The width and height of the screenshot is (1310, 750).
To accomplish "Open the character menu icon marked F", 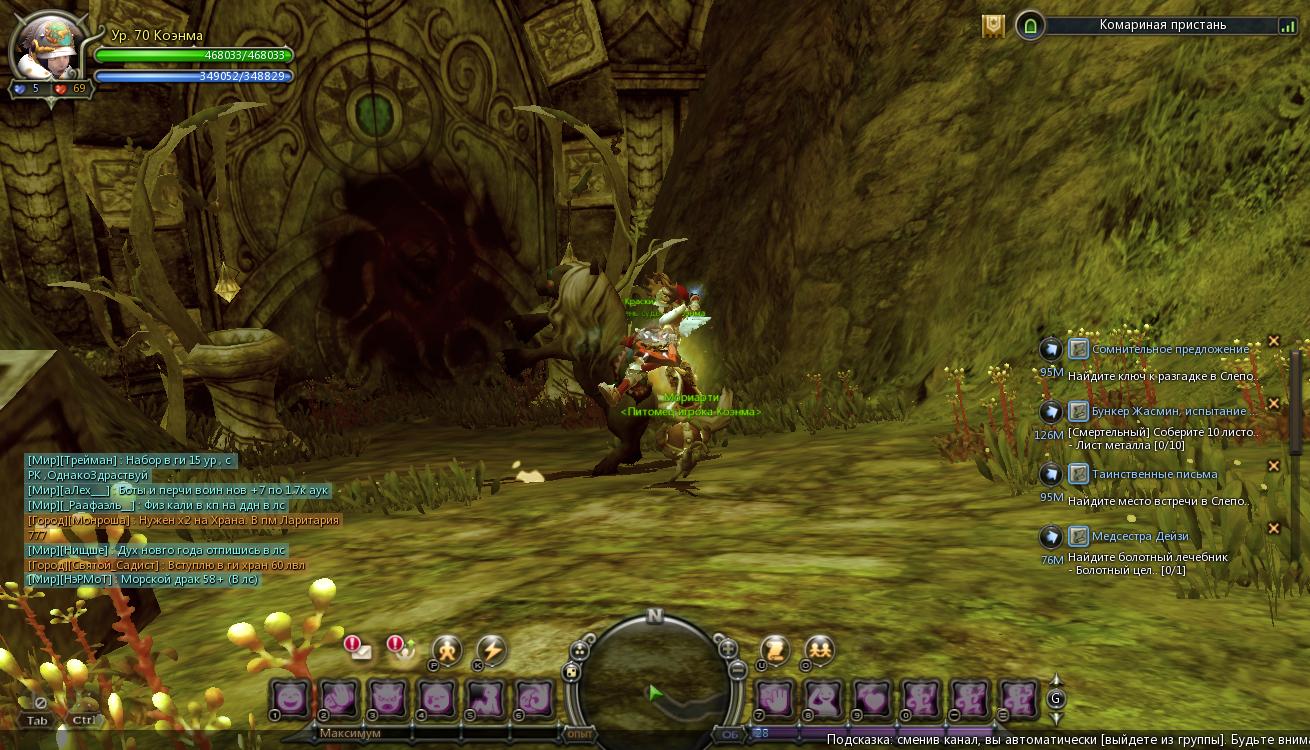I will pos(446,651).
